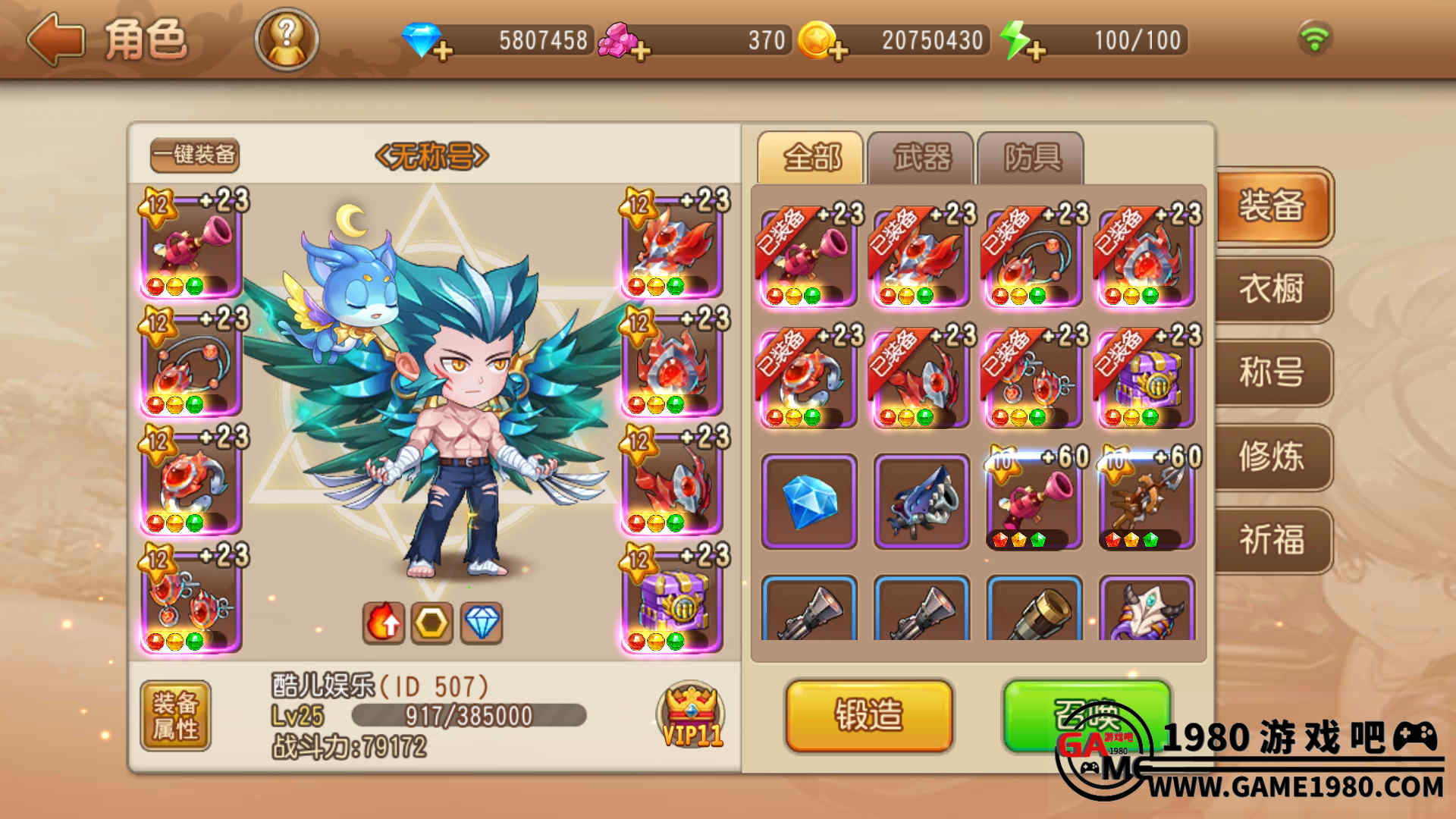The width and height of the screenshot is (1456, 819).
Task: Open the 衣橱 wardrobe menu
Action: pyautogui.click(x=1272, y=290)
